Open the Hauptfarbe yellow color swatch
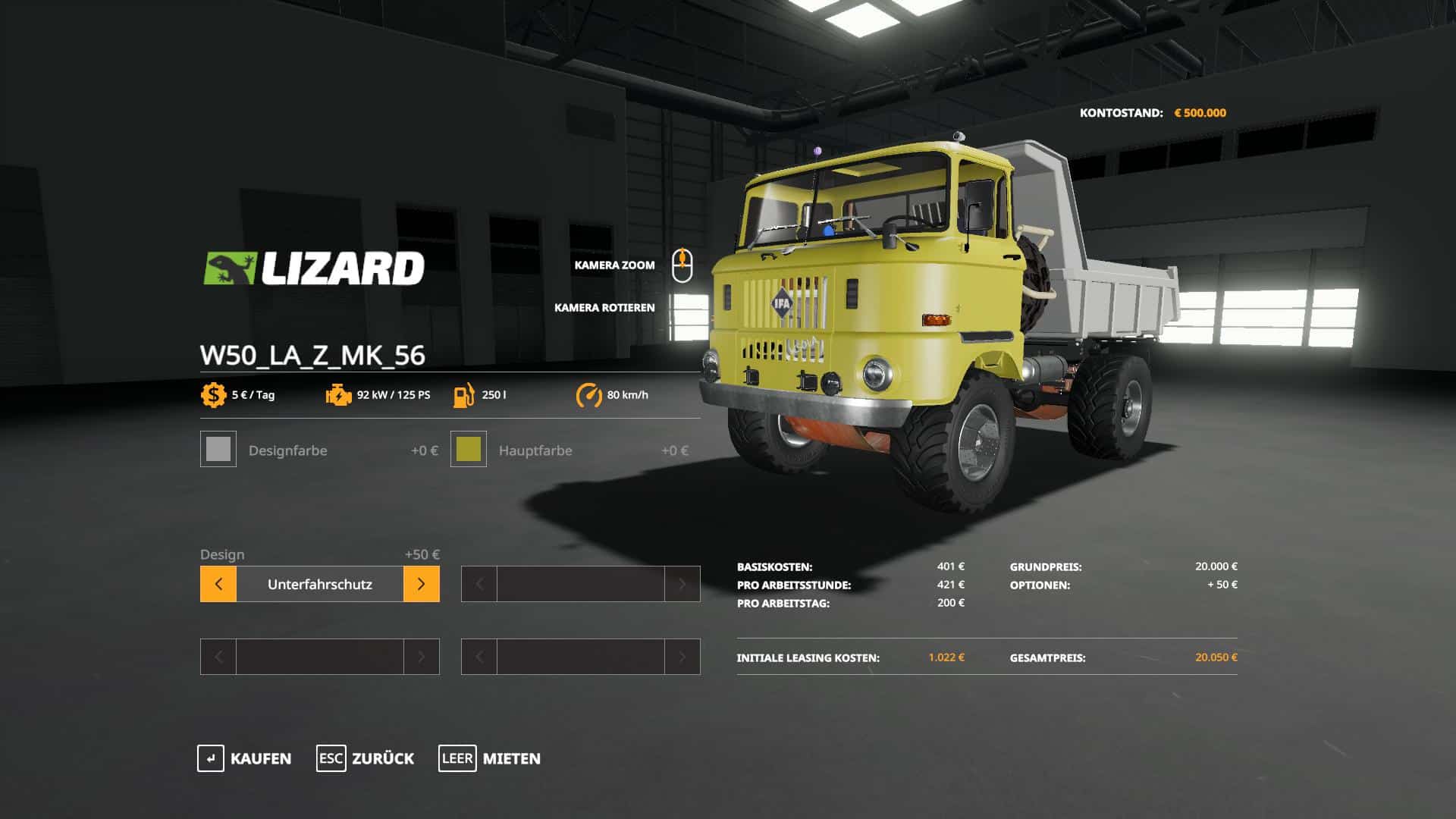Viewport: 1456px width, 819px height. (x=469, y=450)
